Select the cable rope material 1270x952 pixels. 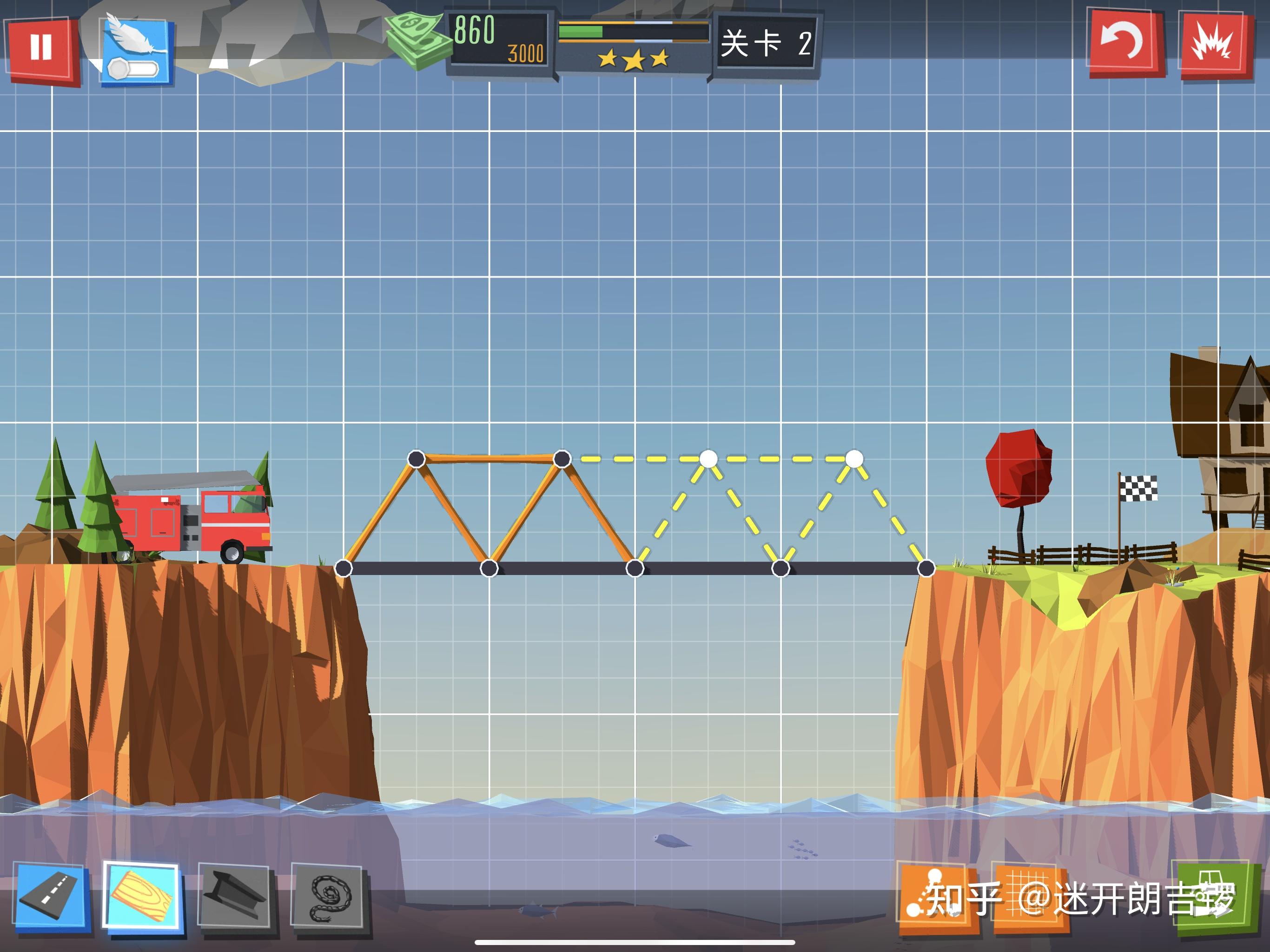pyautogui.click(x=327, y=898)
